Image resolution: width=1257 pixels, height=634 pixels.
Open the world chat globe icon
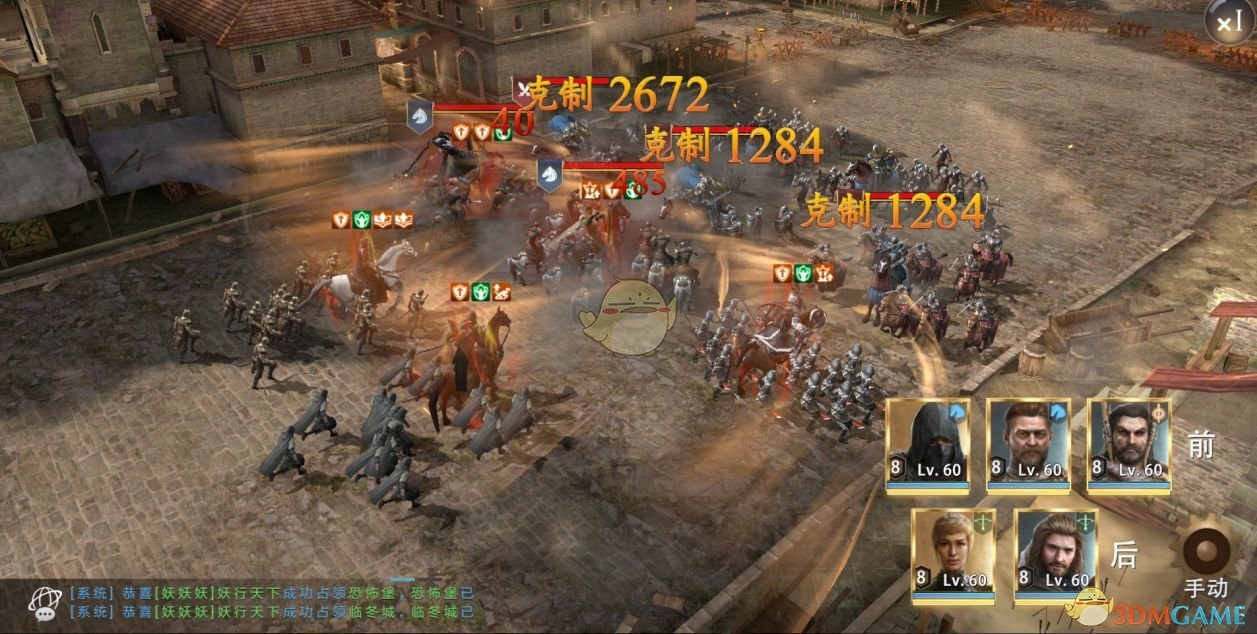44,602
